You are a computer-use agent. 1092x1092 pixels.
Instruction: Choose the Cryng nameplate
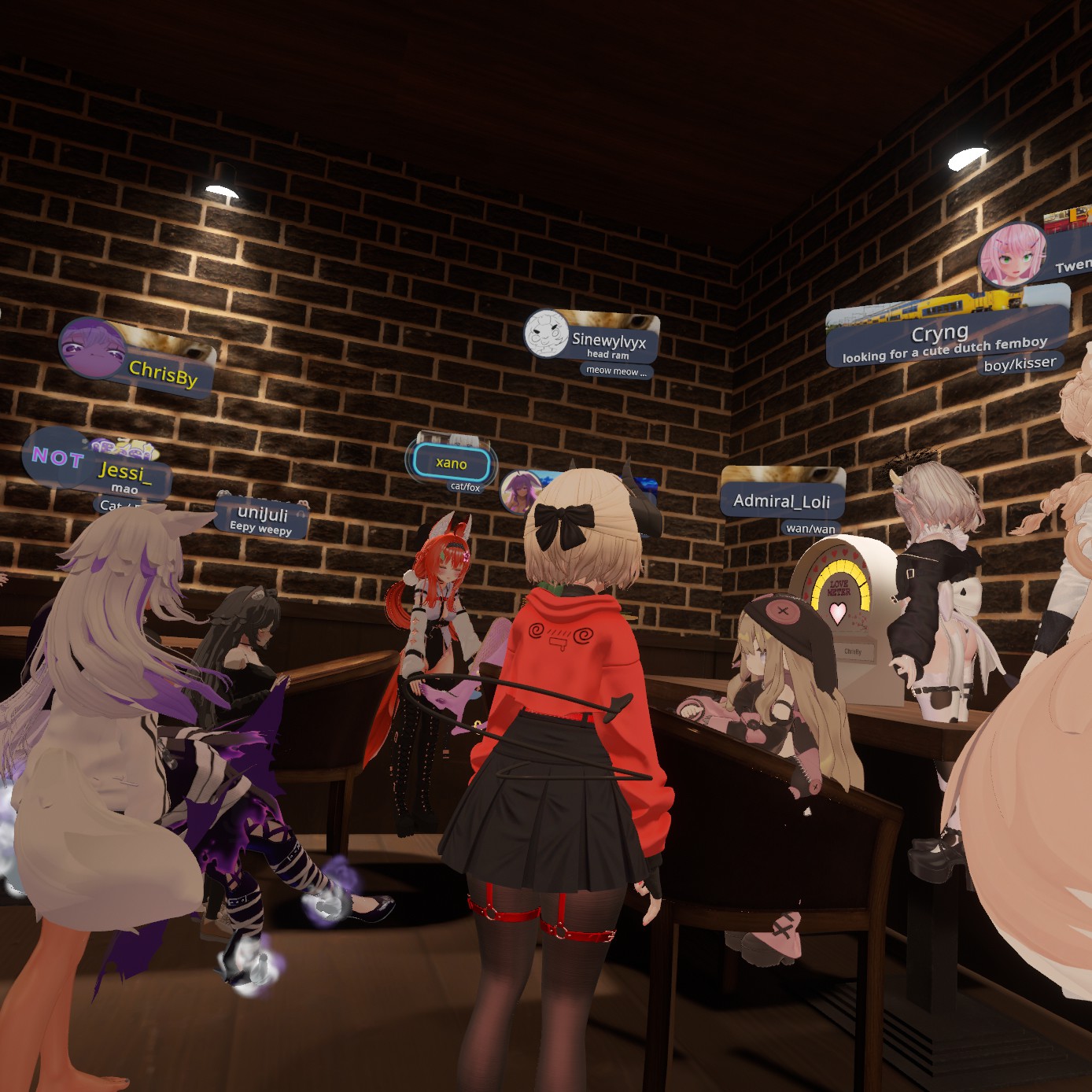click(x=940, y=334)
